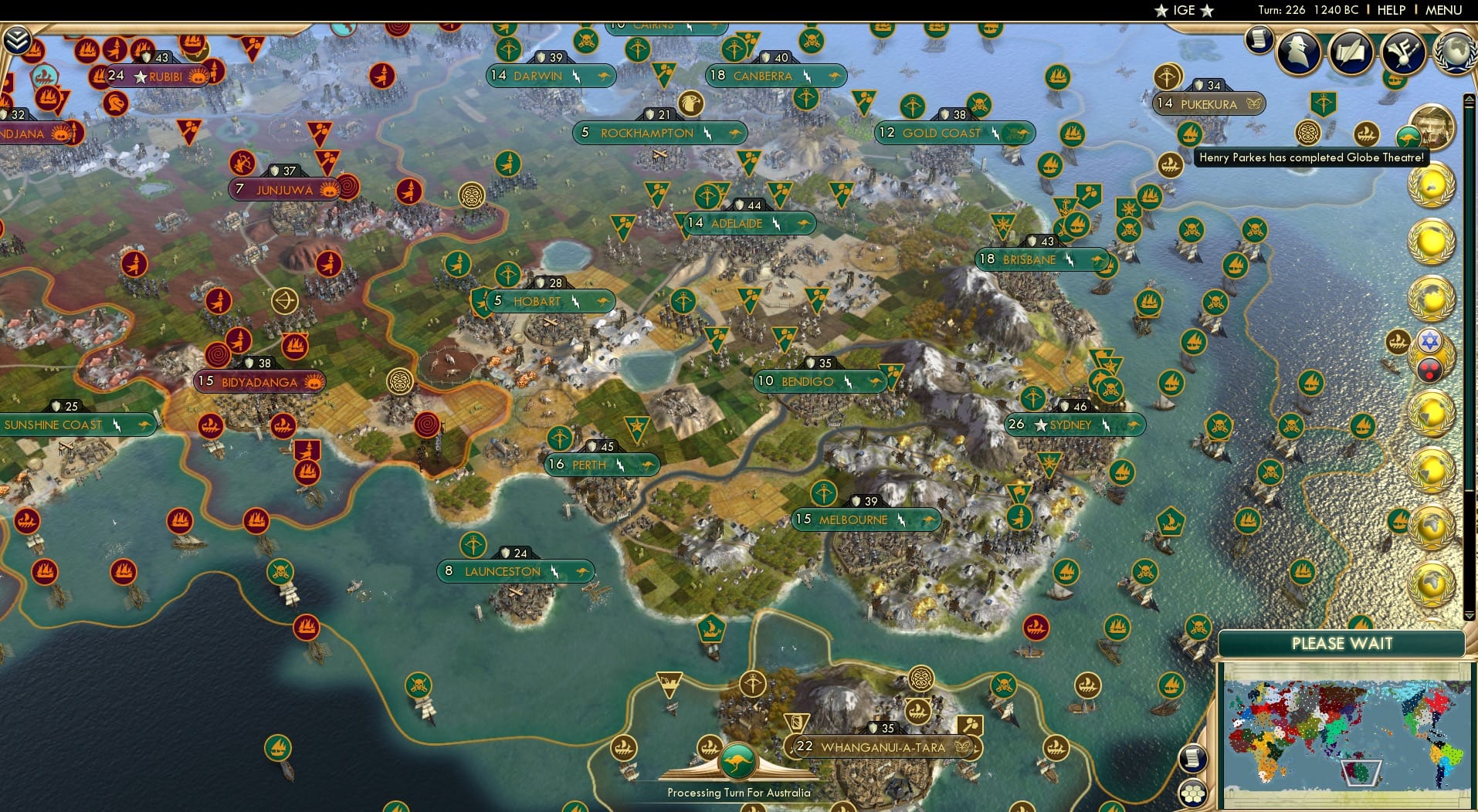1478x812 pixels.
Task: Open the IGE editor from the top bar
Action: (x=1181, y=10)
